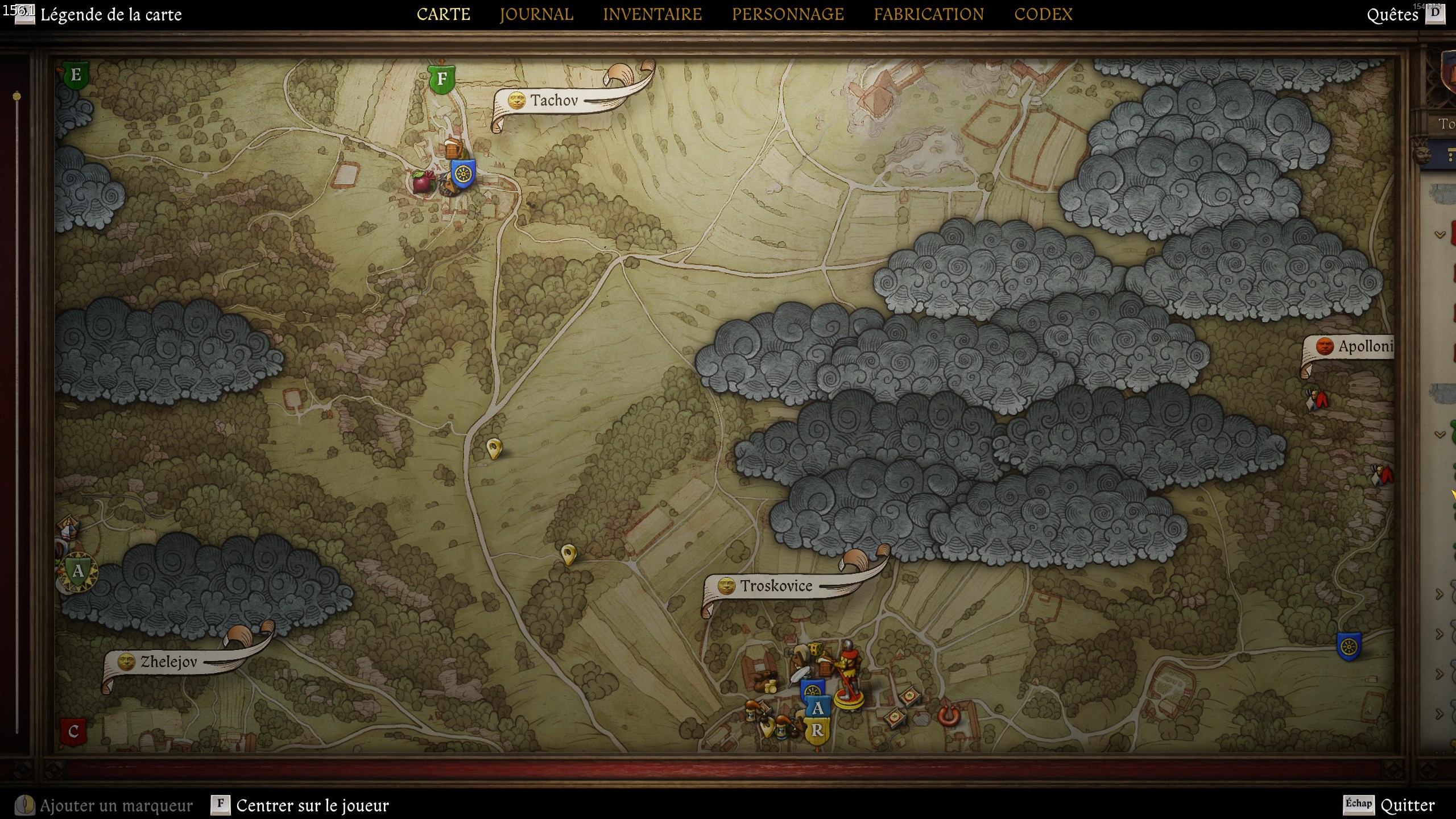
Task: Click Ajouter un marqueur
Action: click(116, 805)
